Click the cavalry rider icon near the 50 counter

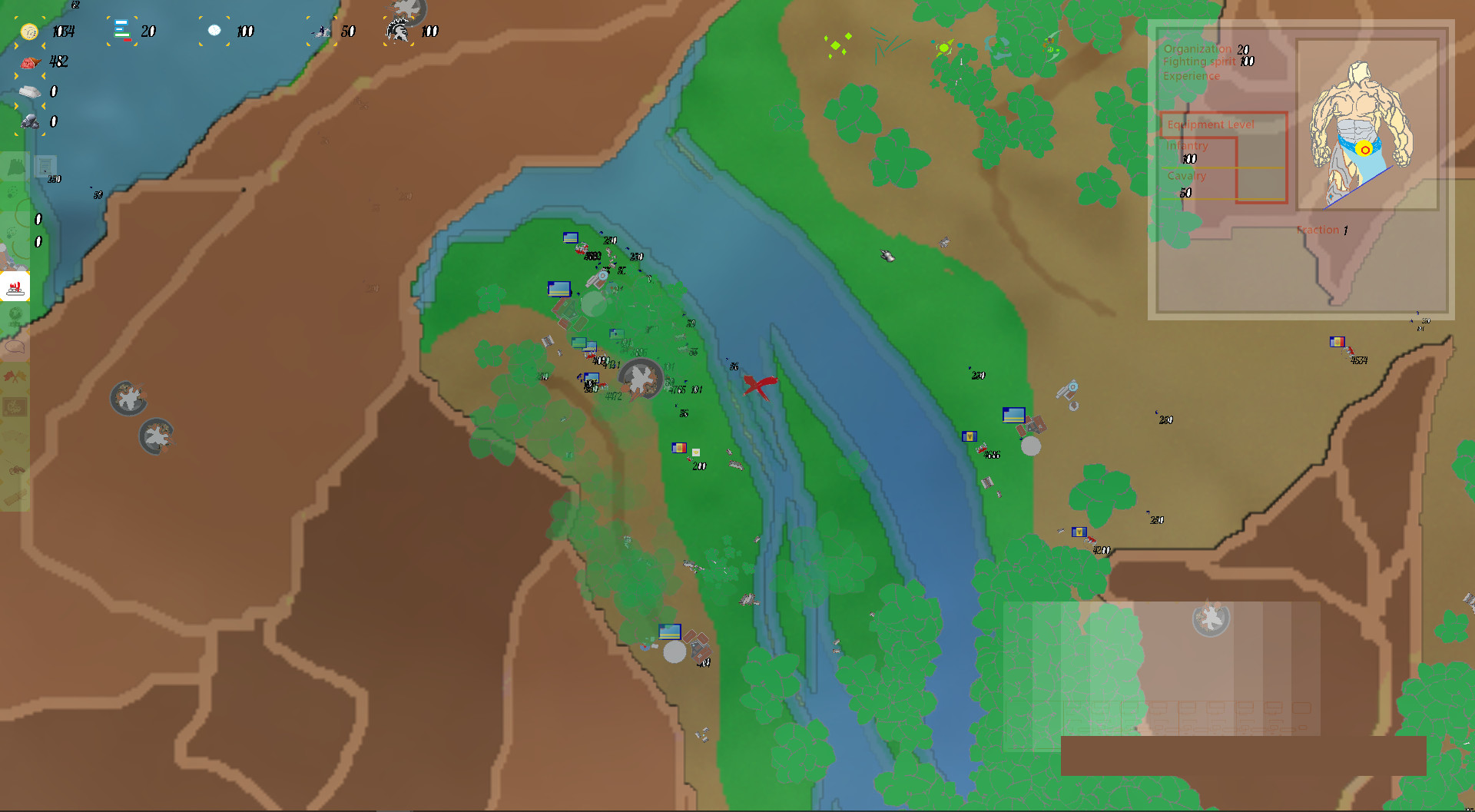(321, 32)
